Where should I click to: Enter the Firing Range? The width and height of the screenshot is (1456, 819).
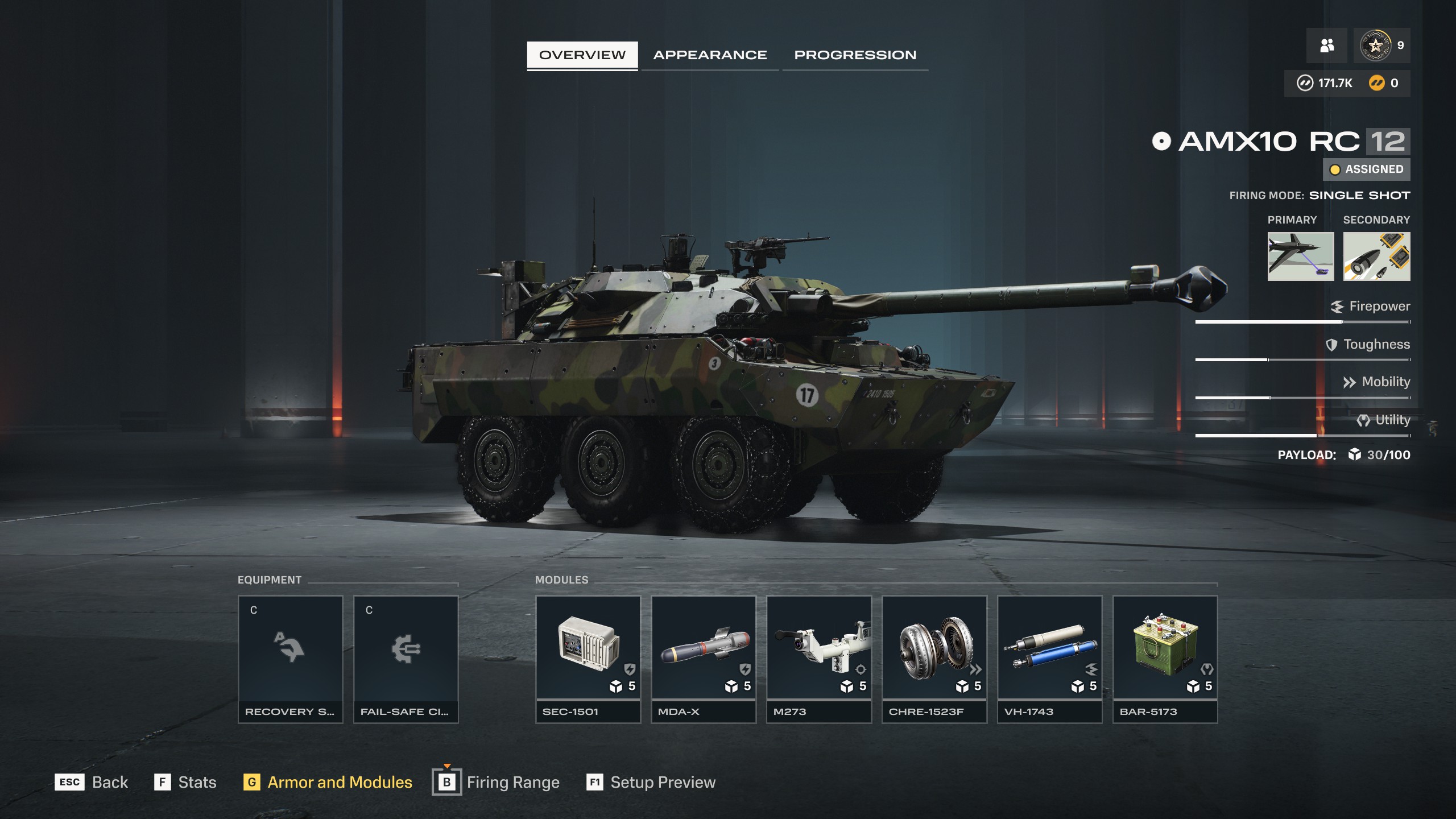pos(496,782)
